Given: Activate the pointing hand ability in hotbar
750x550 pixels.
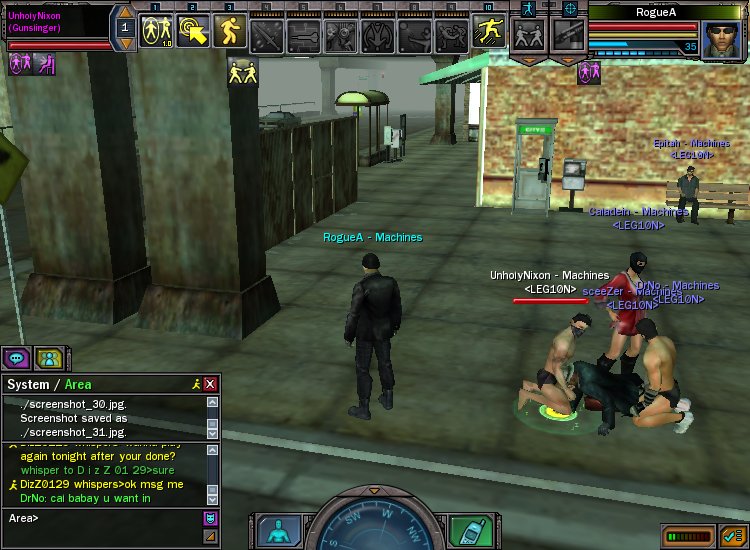Looking at the screenshot, I should coord(192,32).
